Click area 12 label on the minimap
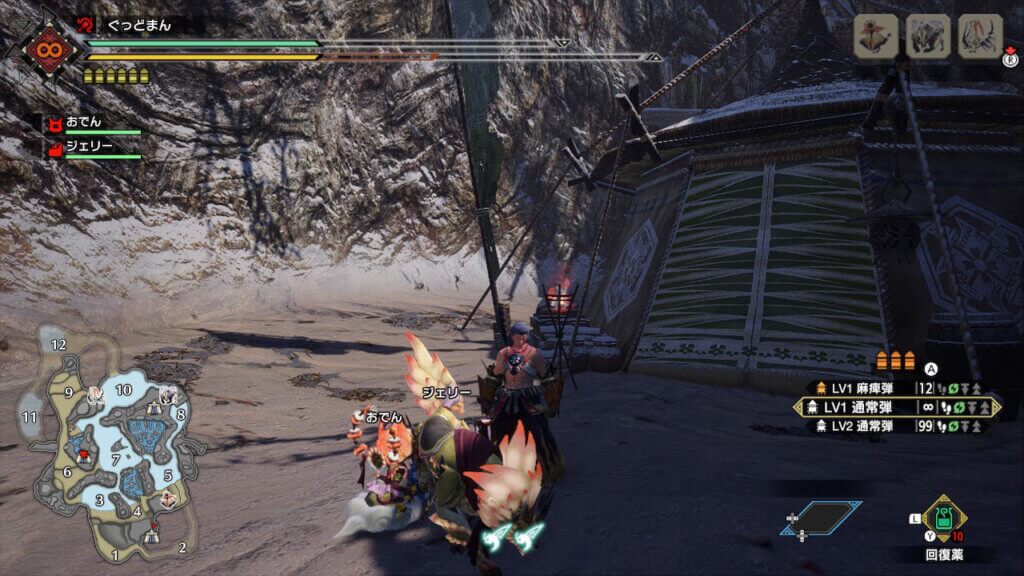Viewport: 1024px width, 576px height. point(59,345)
